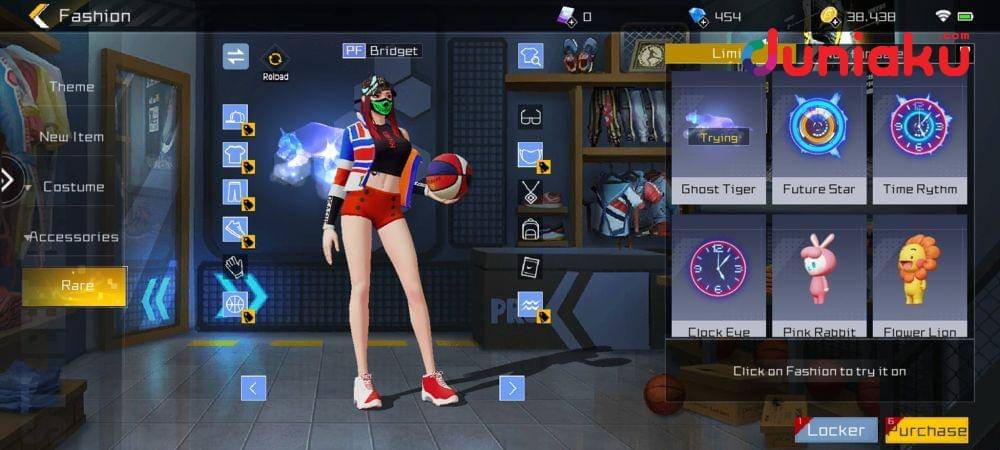1000x450 pixels.
Task: Open the Theme category
Action: pyautogui.click(x=71, y=87)
